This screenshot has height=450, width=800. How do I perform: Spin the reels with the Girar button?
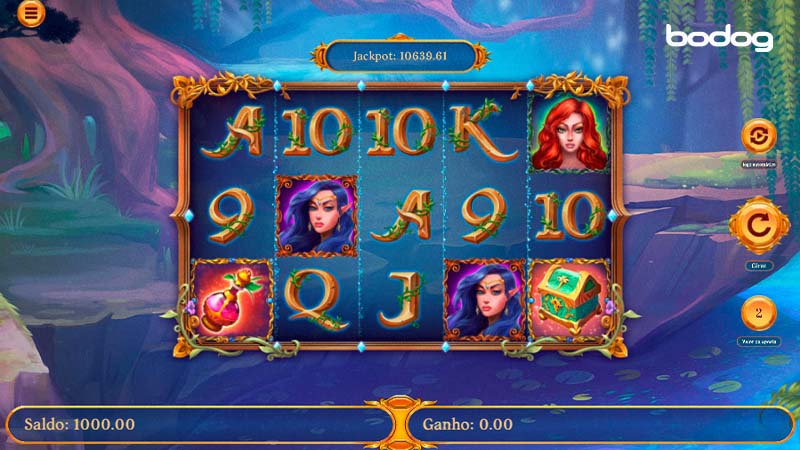[758, 227]
